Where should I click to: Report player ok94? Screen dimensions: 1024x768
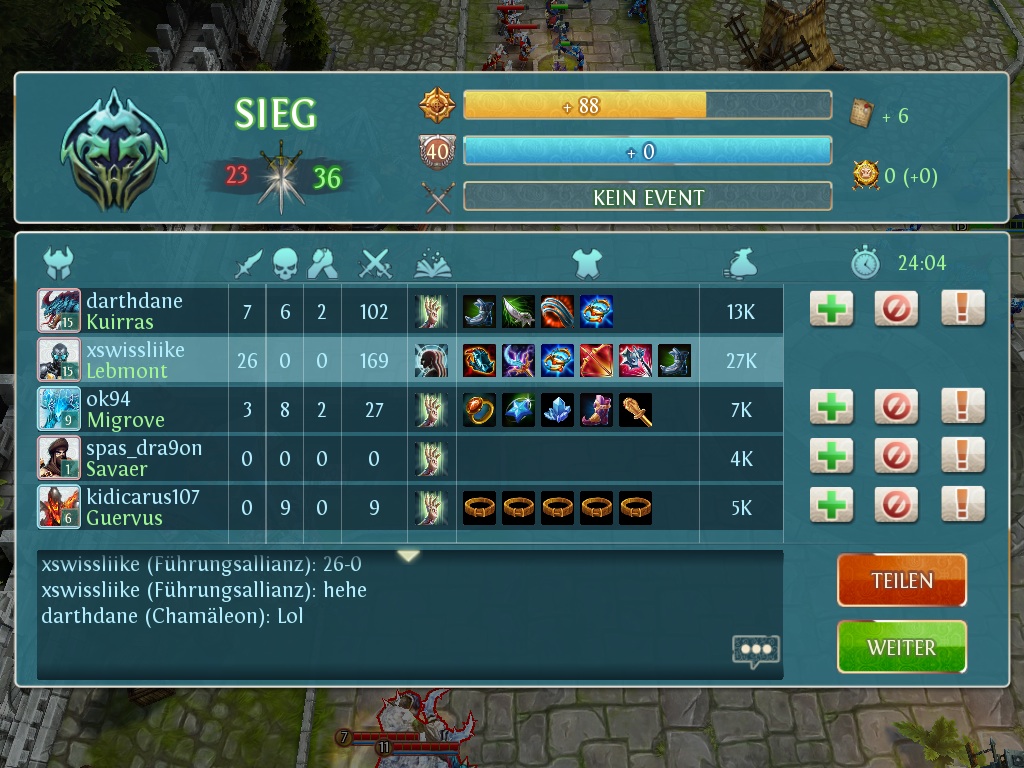point(962,407)
